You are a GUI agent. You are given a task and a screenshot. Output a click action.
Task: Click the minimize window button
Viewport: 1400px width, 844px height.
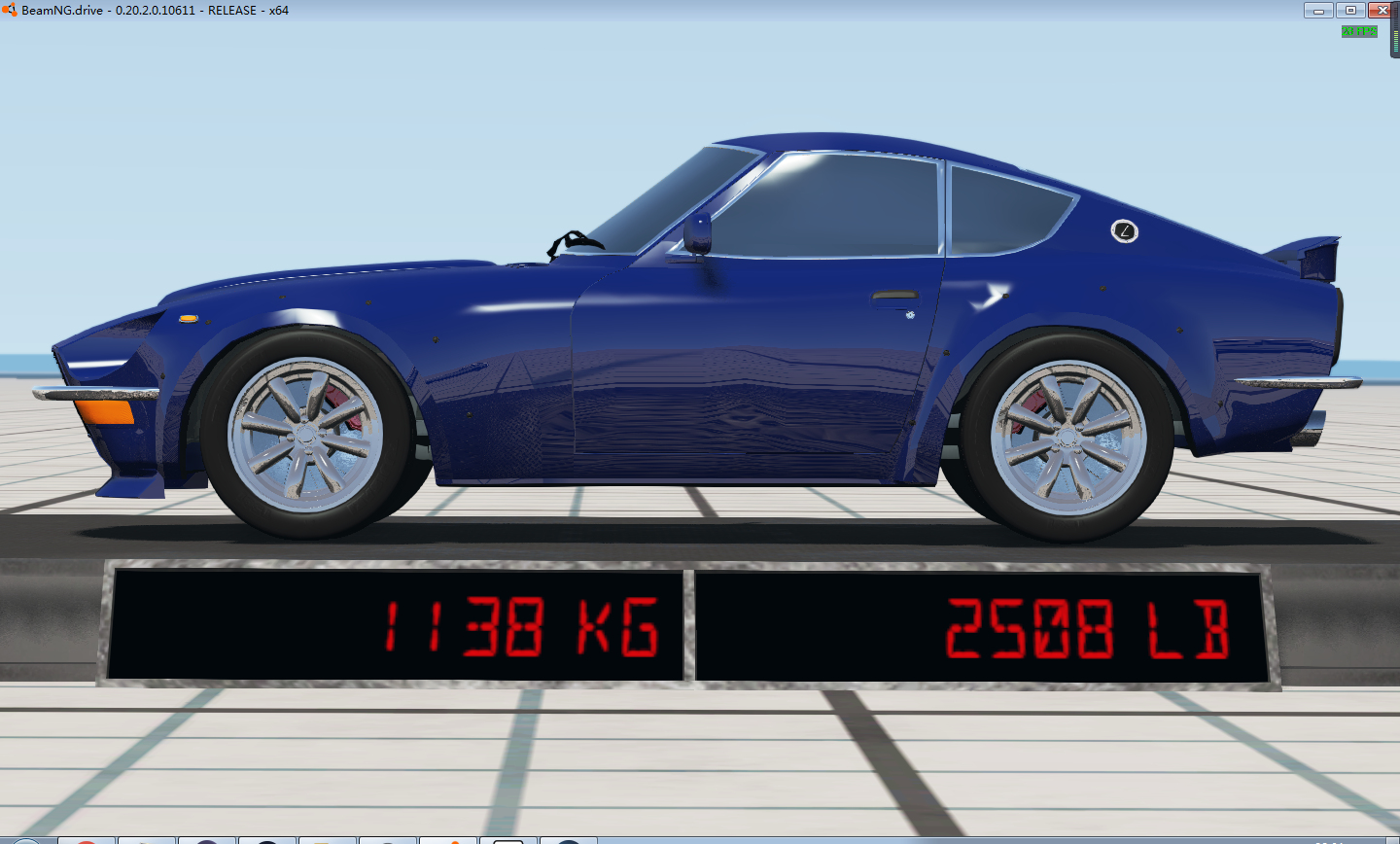[1318, 10]
